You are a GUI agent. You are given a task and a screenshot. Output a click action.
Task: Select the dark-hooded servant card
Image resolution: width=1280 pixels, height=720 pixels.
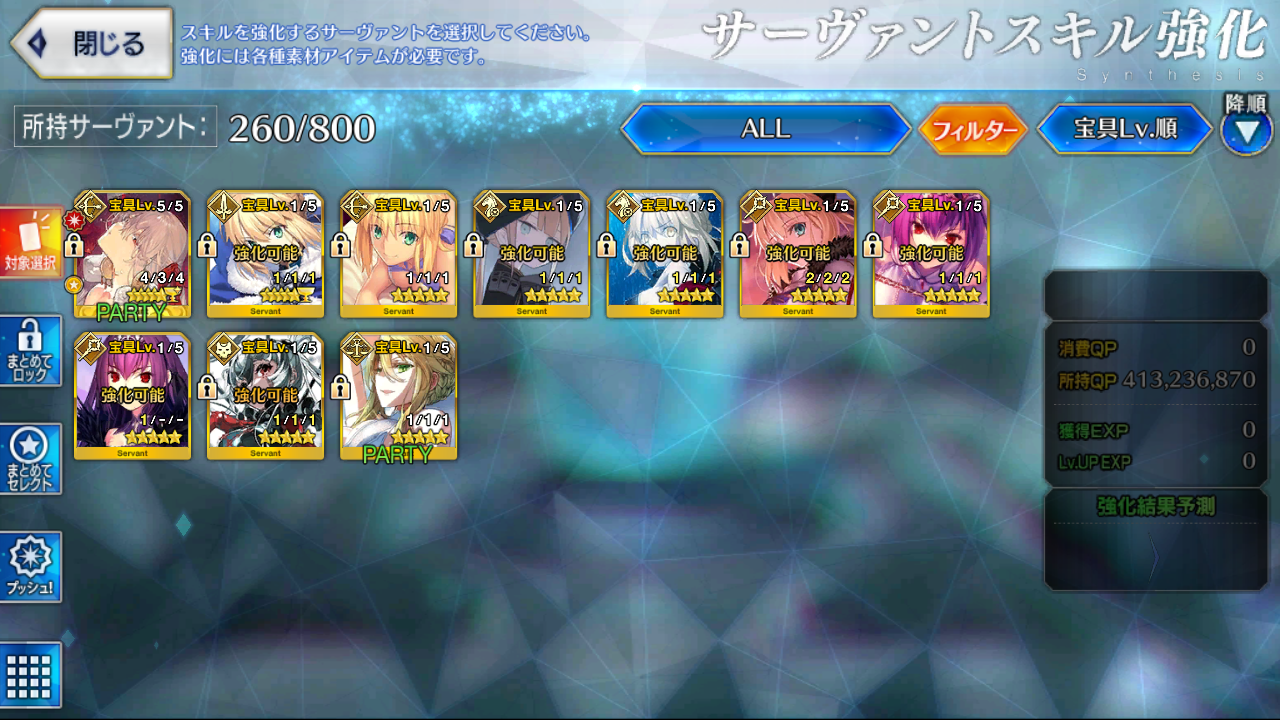click(531, 254)
